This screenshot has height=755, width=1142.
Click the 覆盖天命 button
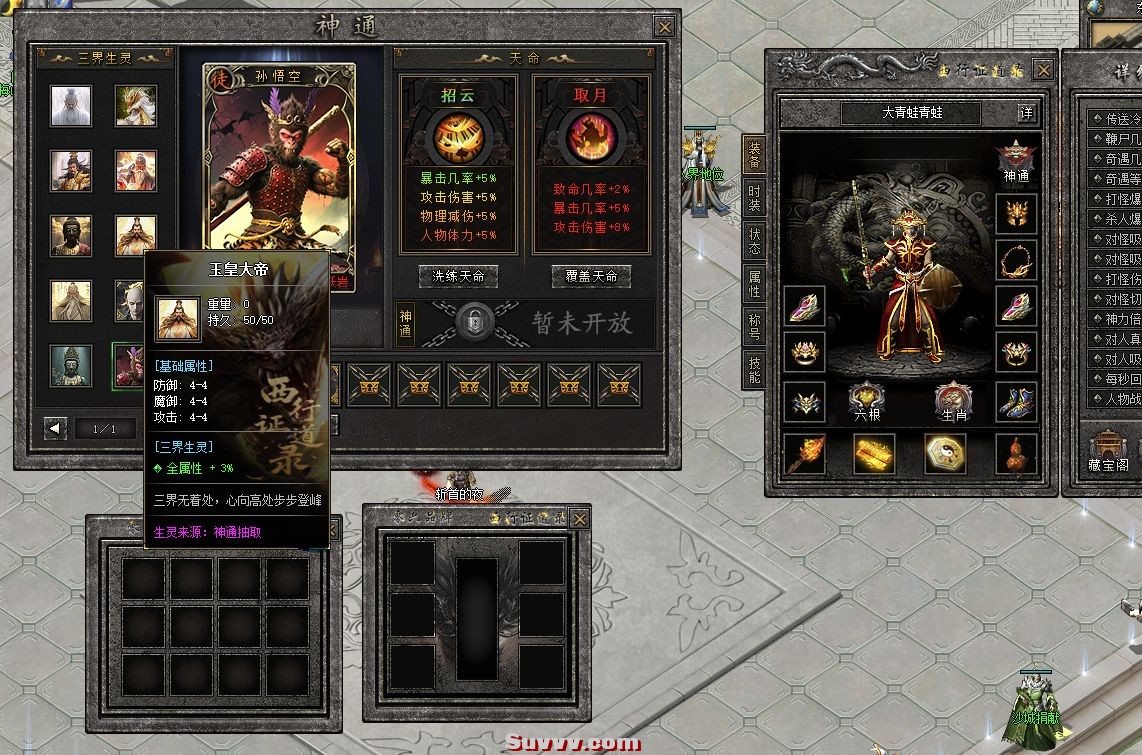point(590,276)
